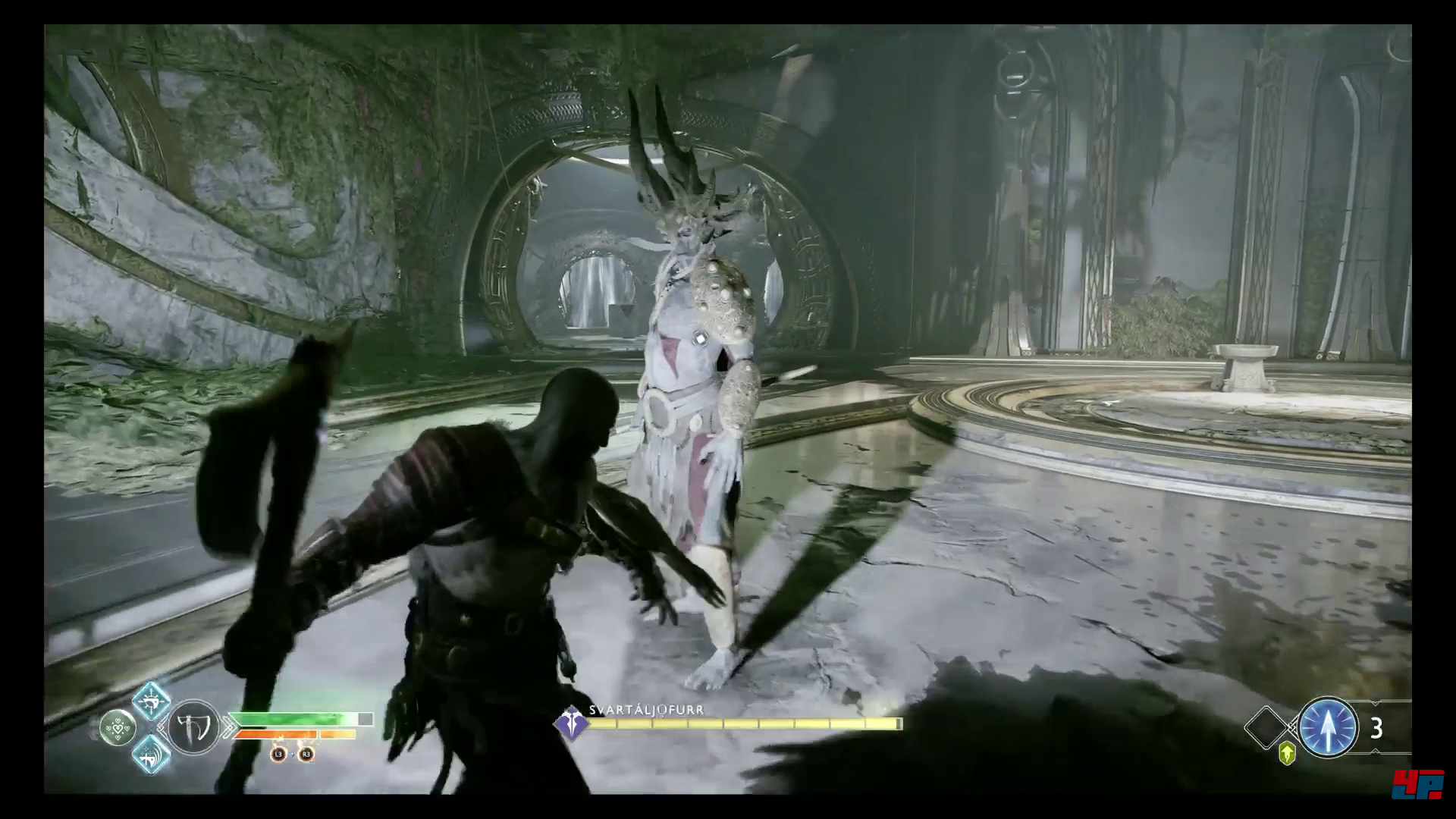Viewport: 1456px width, 819px height.
Task: Choose the blue light arrow icon
Action: click(1328, 727)
